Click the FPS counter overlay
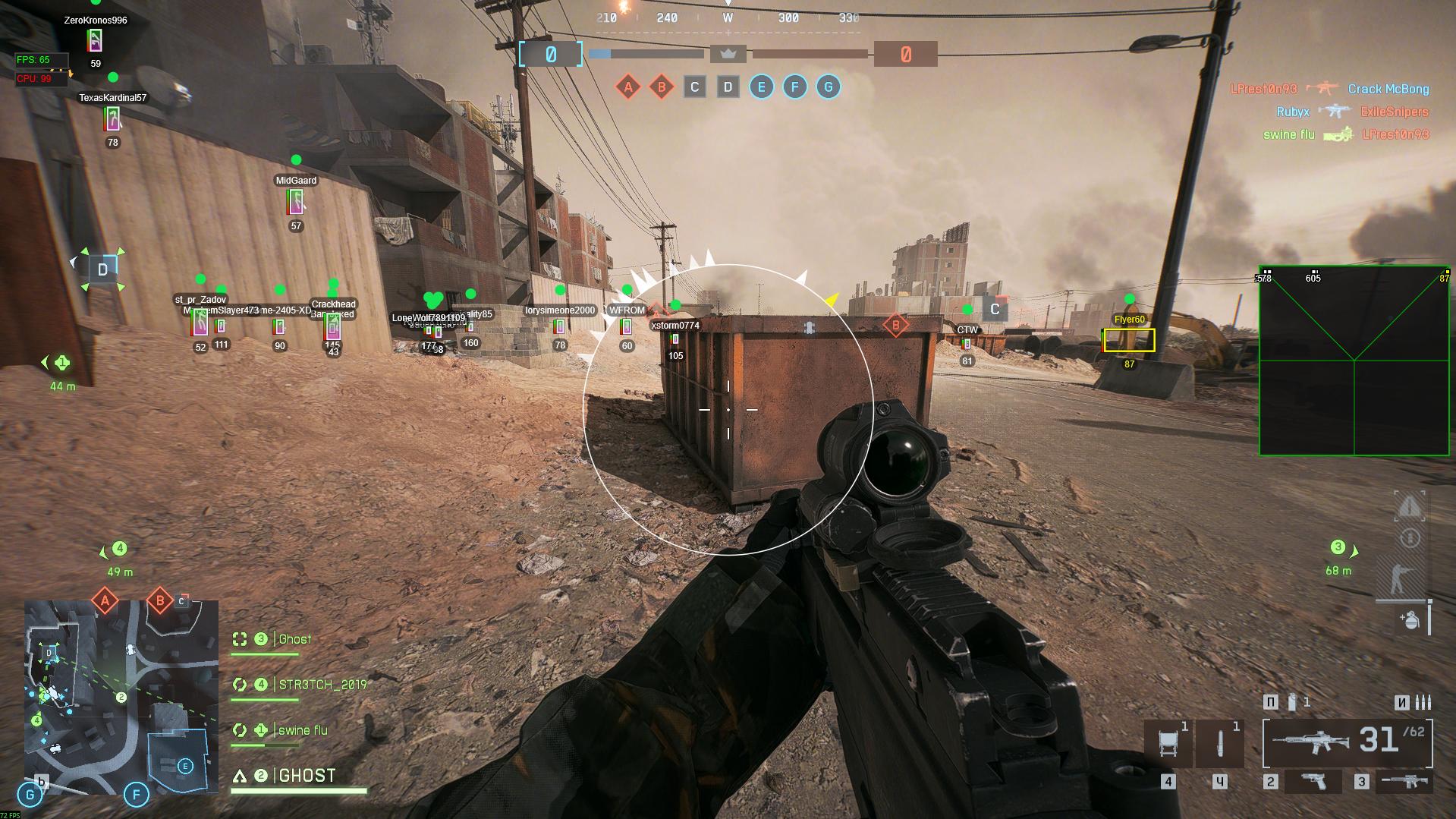The width and height of the screenshot is (1456, 819). tap(42, 60)
